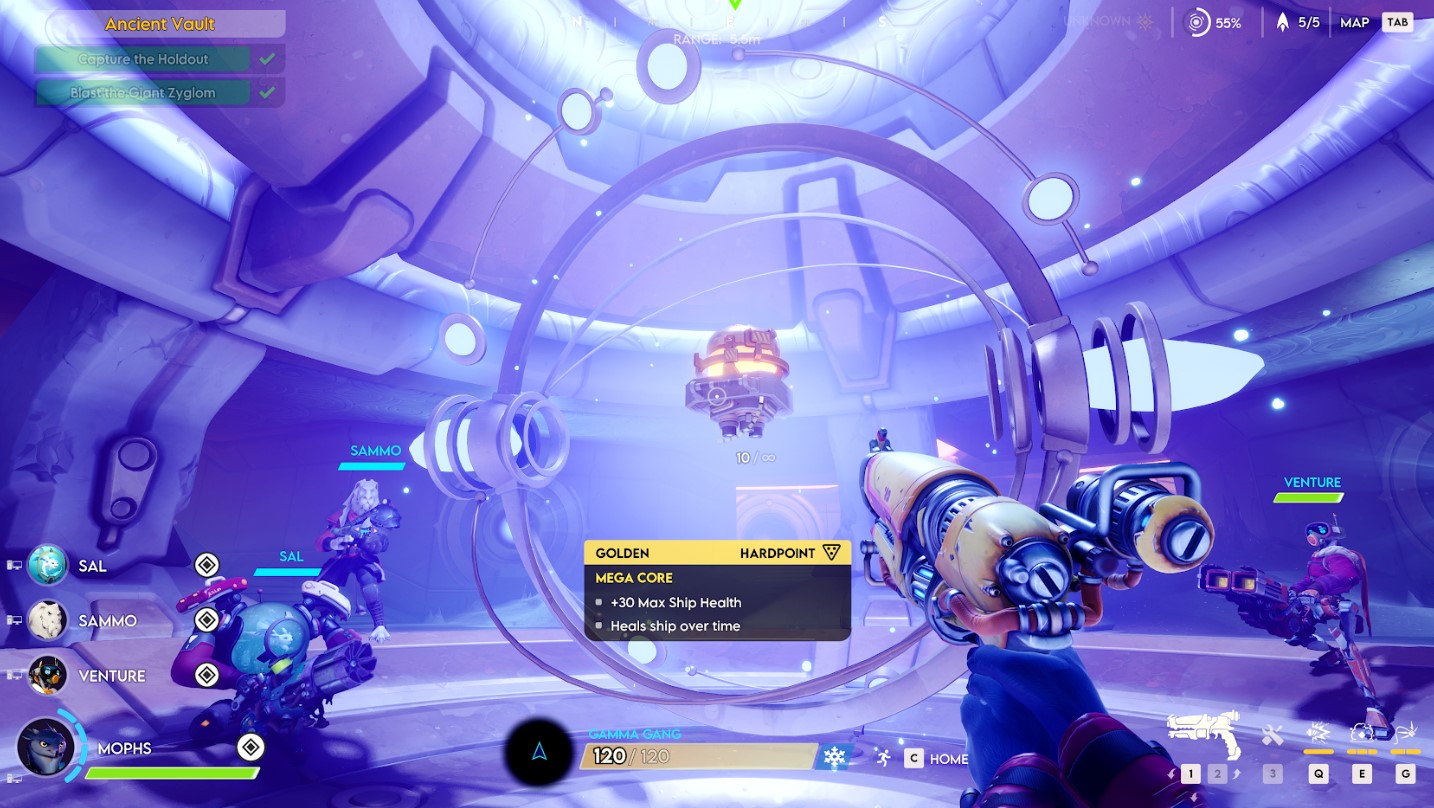This screenshot has width=1434, height=808.
Task: Open the map from the MAP label
Action: coord(1354,22)
